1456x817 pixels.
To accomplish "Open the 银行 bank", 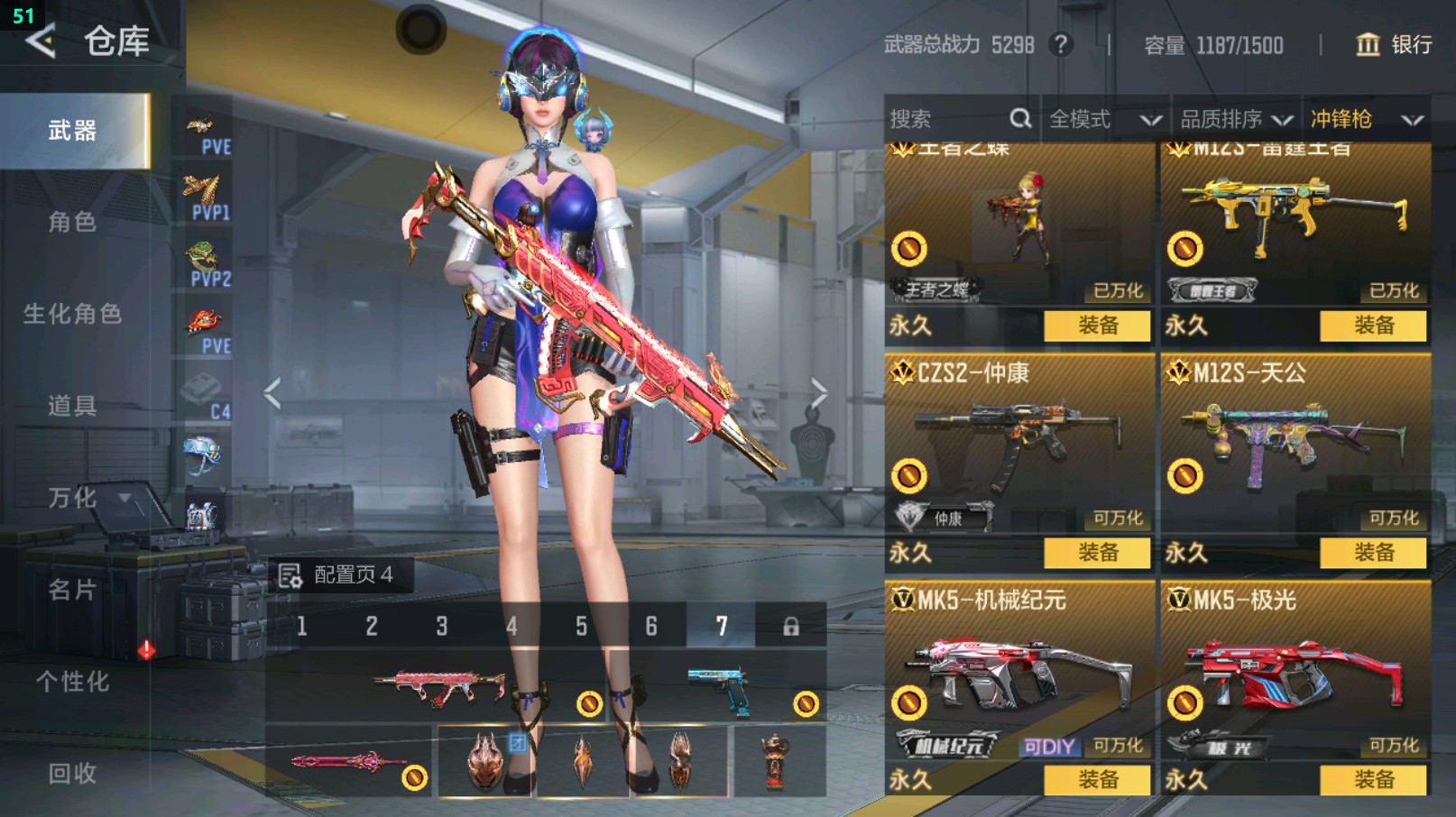I will pos(1395,45).
